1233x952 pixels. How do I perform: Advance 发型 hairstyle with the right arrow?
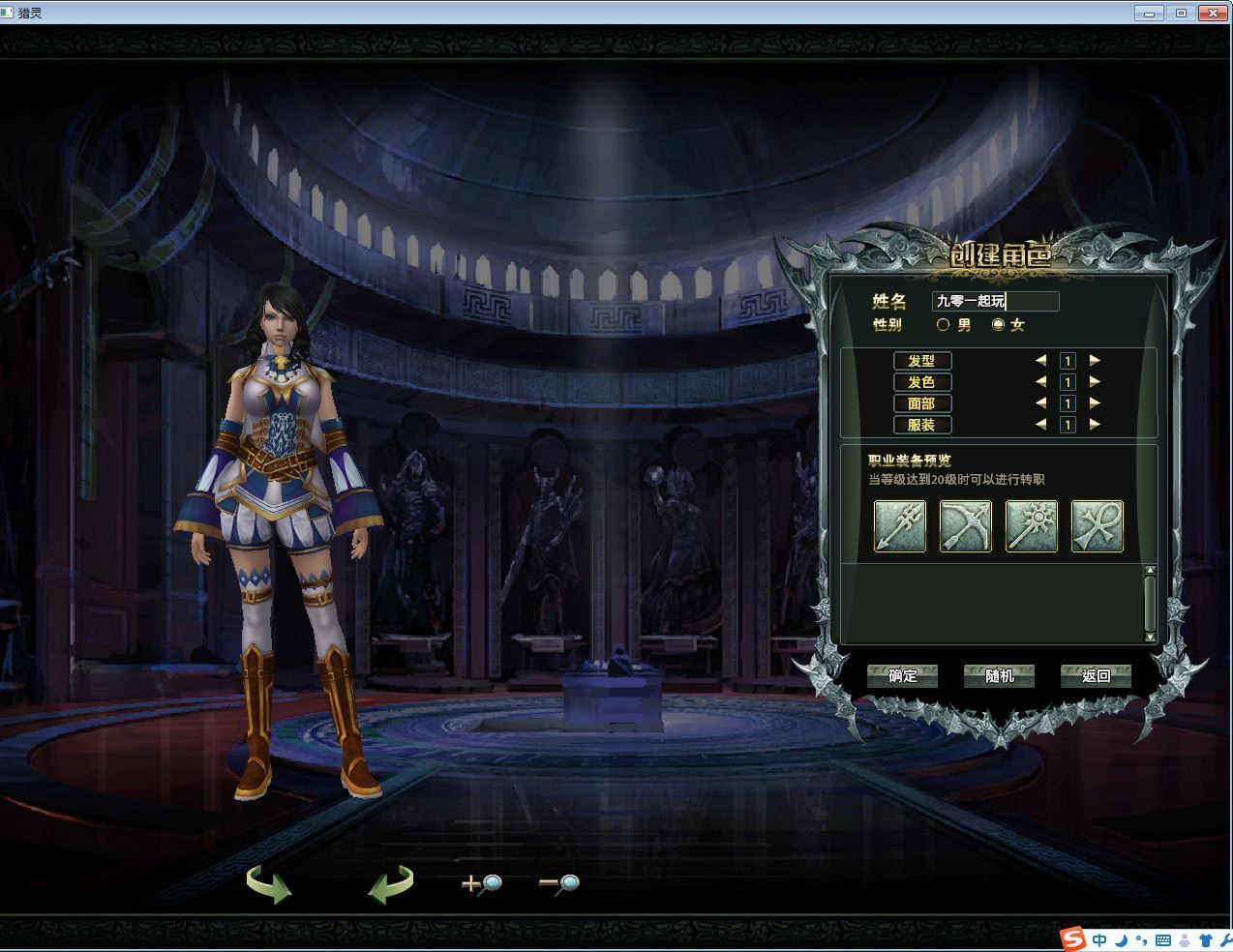tap(1095, 360)
